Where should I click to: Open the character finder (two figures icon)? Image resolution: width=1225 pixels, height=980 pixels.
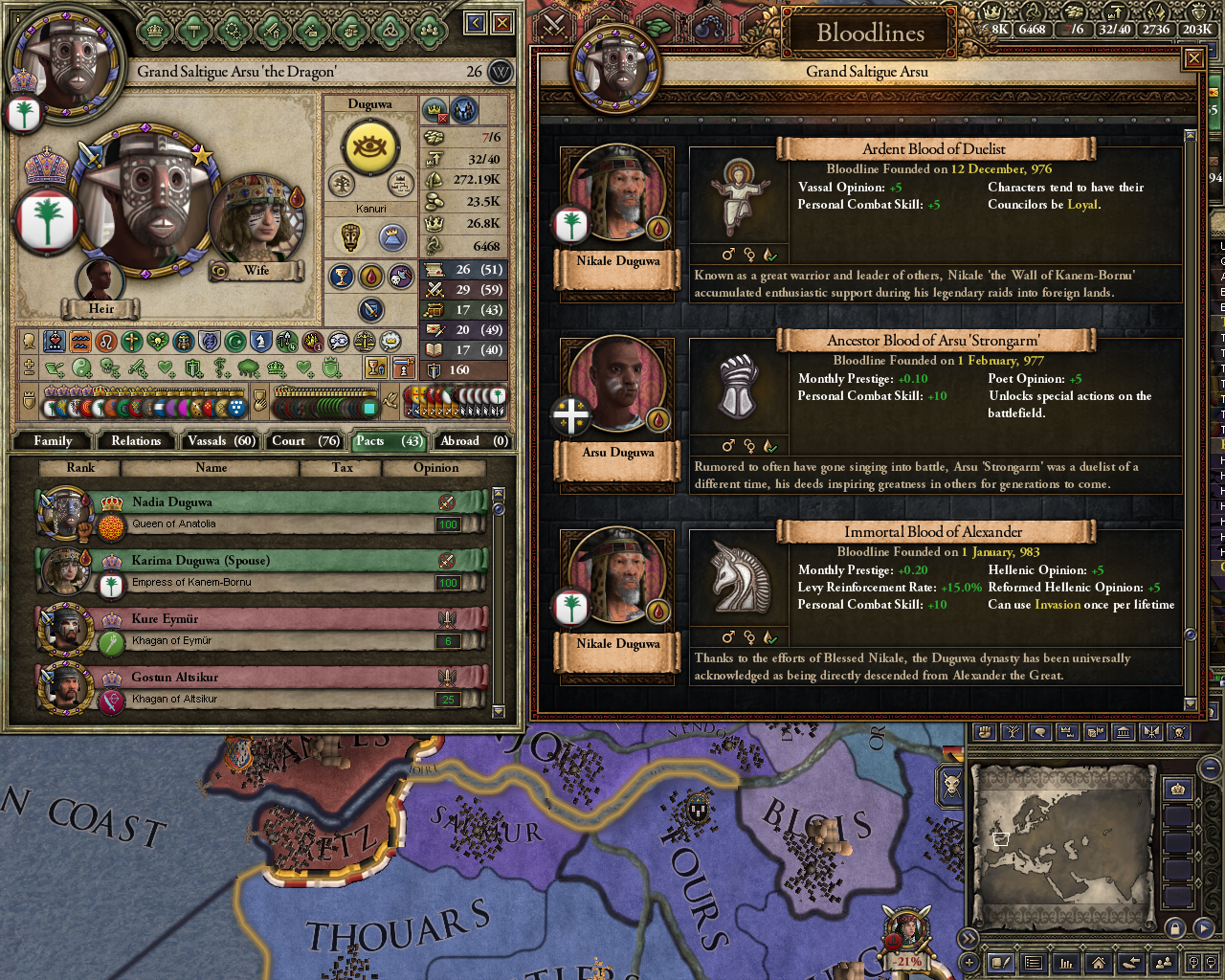(1164, 964)
